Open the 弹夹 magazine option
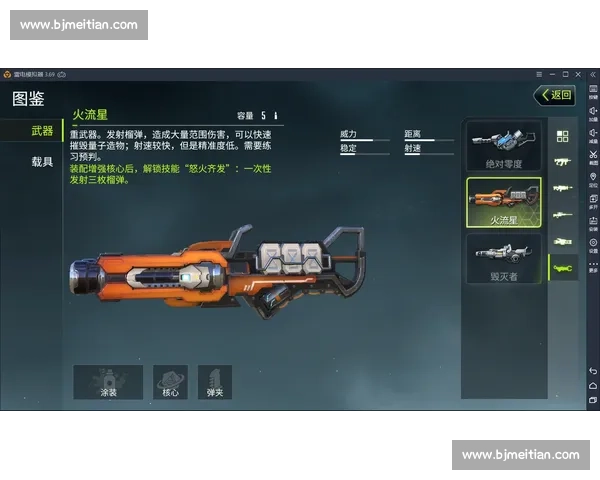Viewport: 600px width, 480px height. point(214,382)
